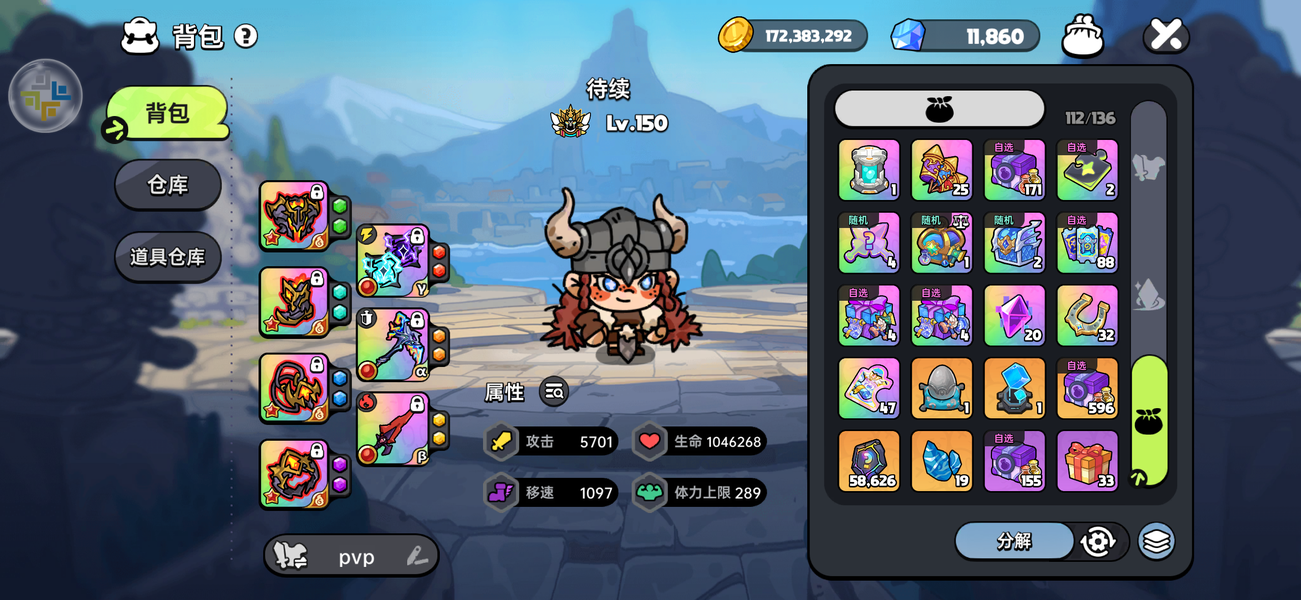Image resolution: width=1301 pixels, height=600 pixels.
Task: Select the blue diamond currency counter
Action: pyautogui.click(x=965, y=36)
